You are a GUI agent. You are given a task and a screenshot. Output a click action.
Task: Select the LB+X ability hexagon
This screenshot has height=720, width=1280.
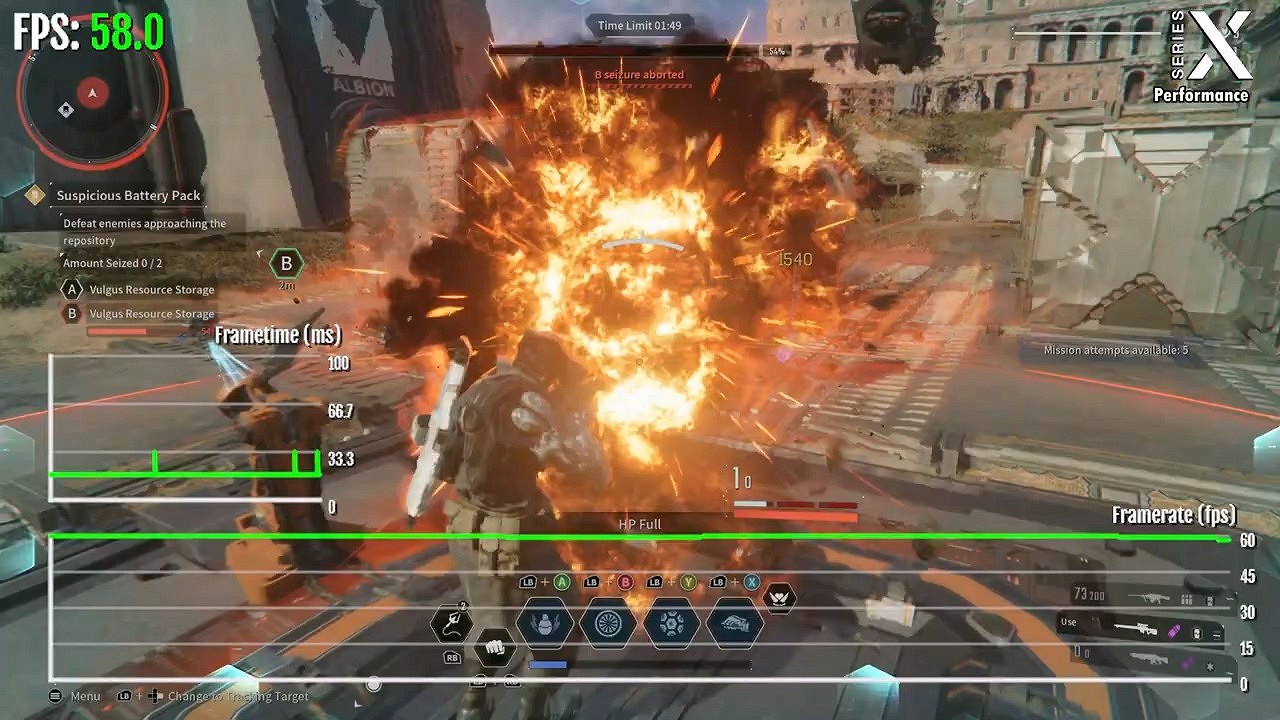[733, 625]
